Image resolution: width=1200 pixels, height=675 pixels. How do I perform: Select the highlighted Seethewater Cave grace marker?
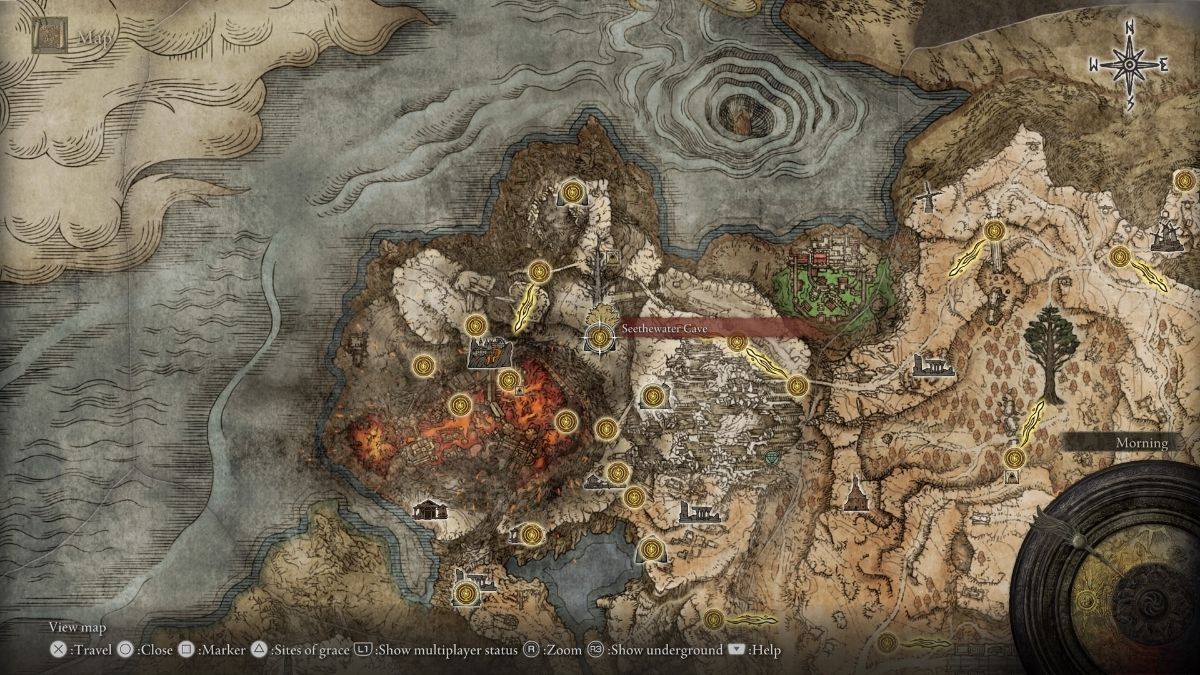click(x=600, y=338)
